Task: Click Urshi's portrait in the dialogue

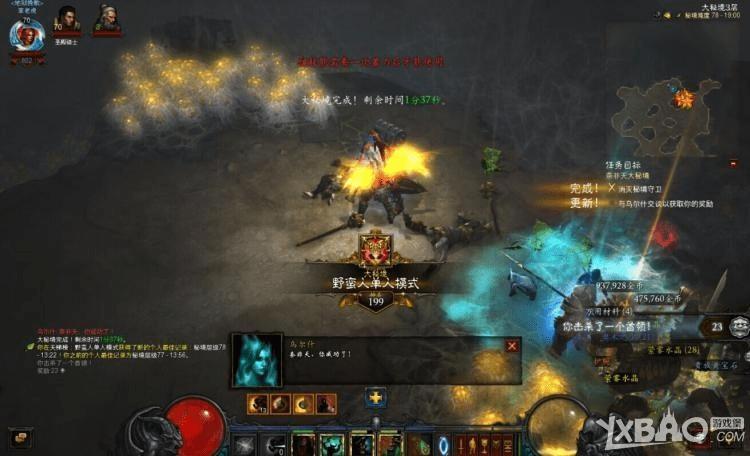Action: (257, 361)
